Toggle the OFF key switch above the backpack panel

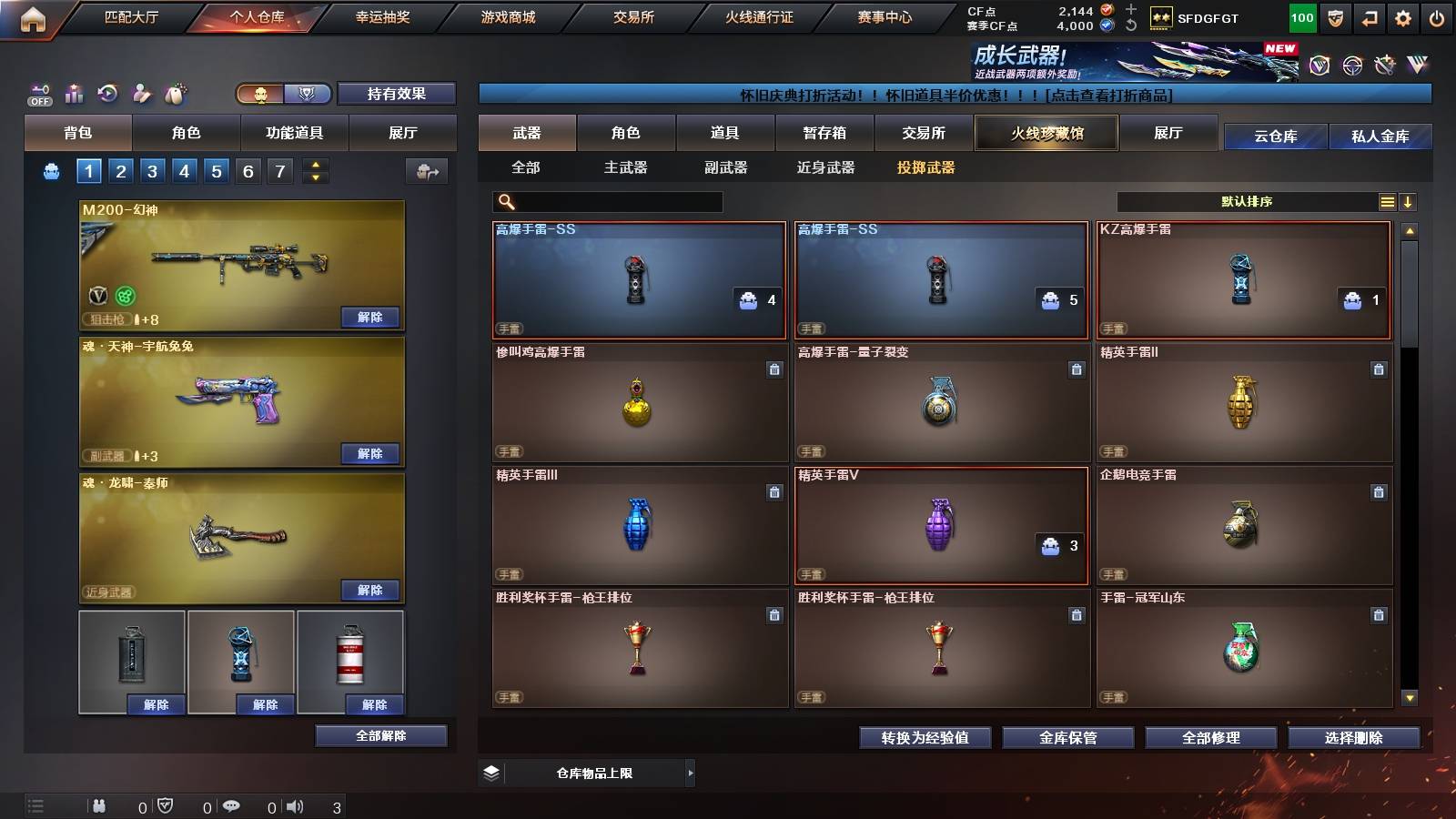[37, 92]
